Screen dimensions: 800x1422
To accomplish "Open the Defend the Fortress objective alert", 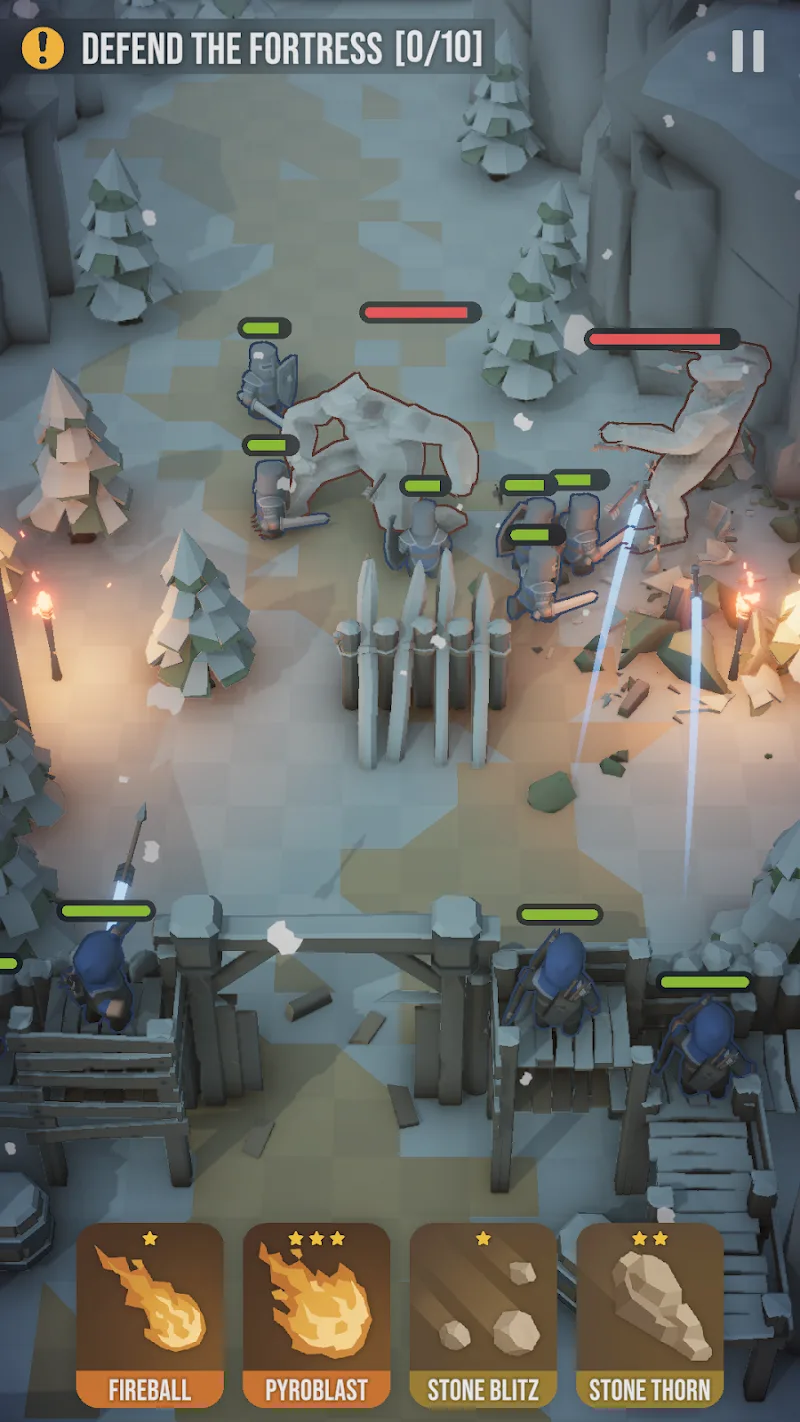I will 43,48.
